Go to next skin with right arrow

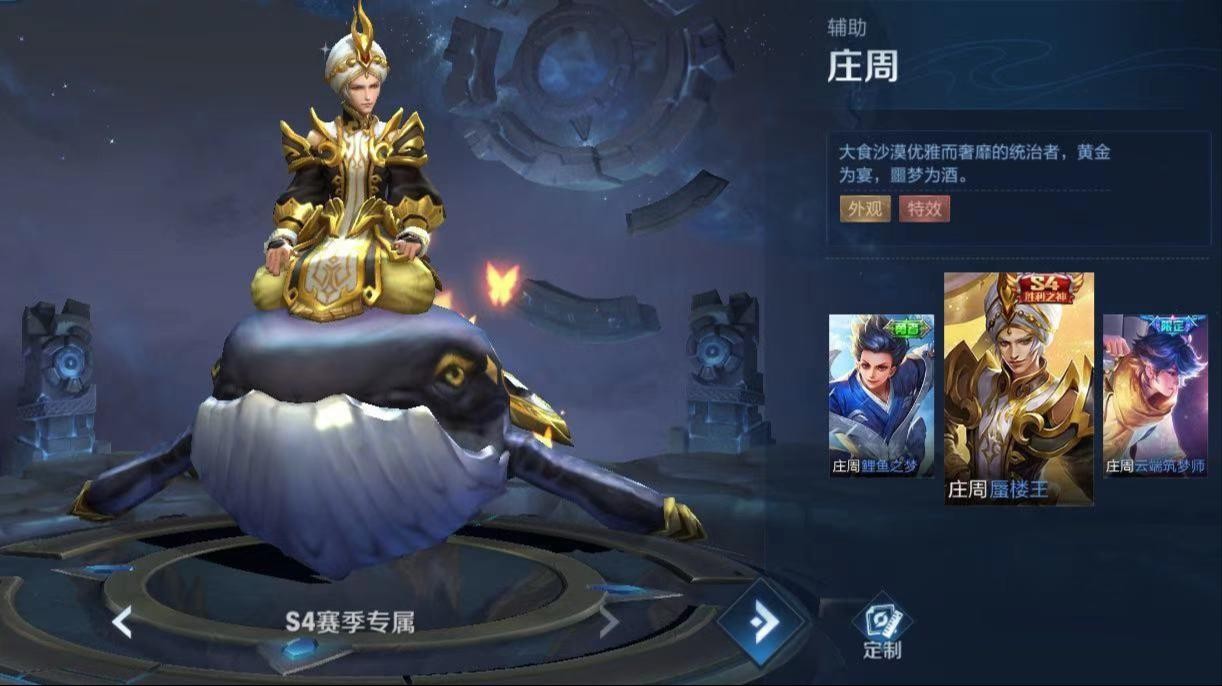608,622
